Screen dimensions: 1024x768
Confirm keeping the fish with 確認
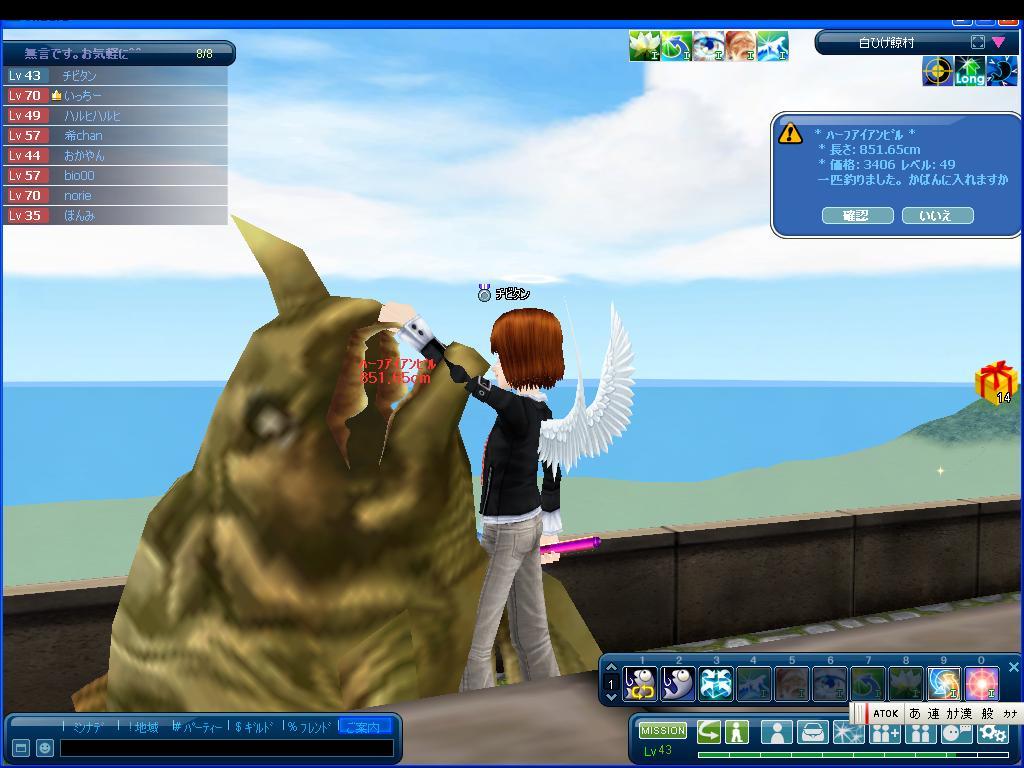[x=856, y=216]
